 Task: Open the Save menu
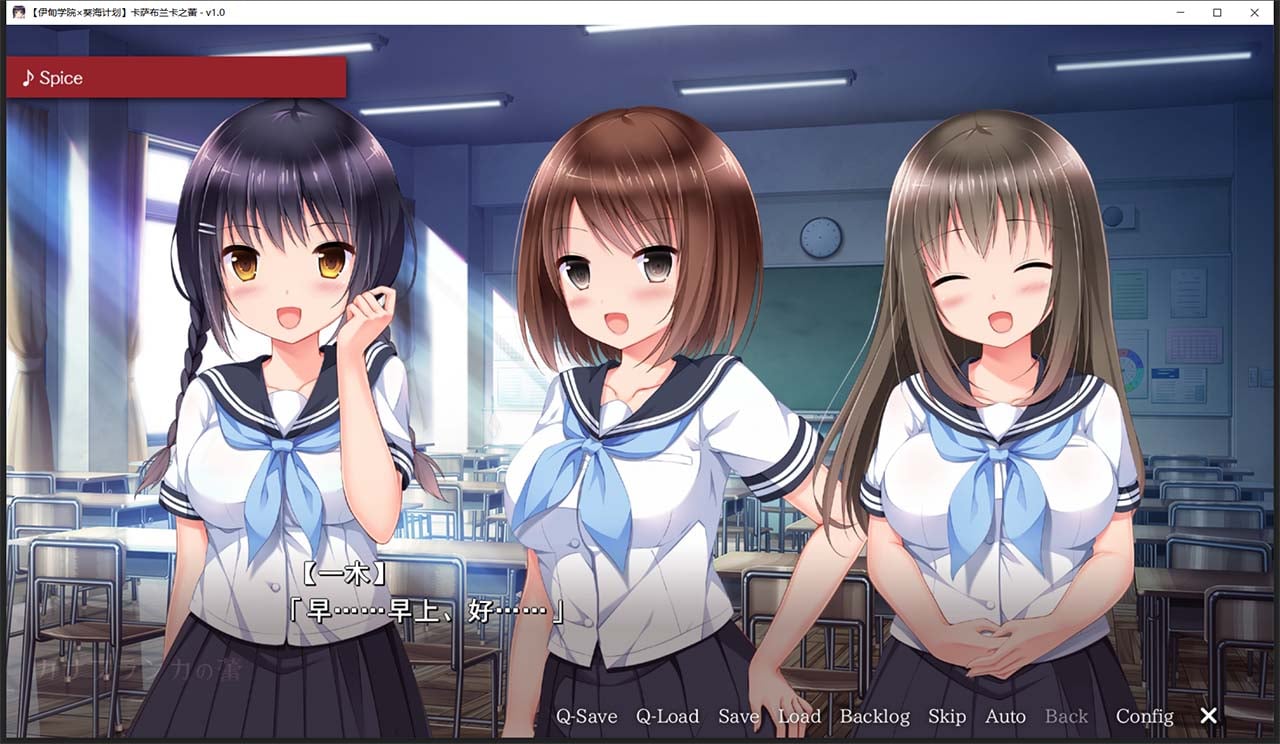pyautogui.click(x=738, y=716)
